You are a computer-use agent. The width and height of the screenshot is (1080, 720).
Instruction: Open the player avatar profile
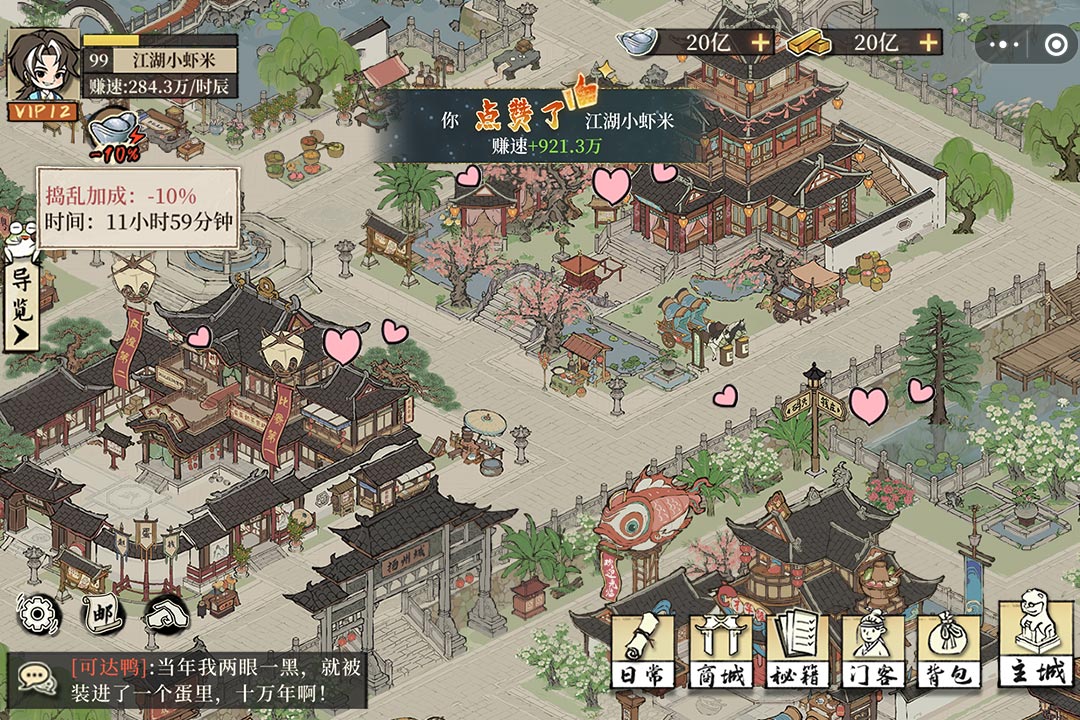click(42, 62)
